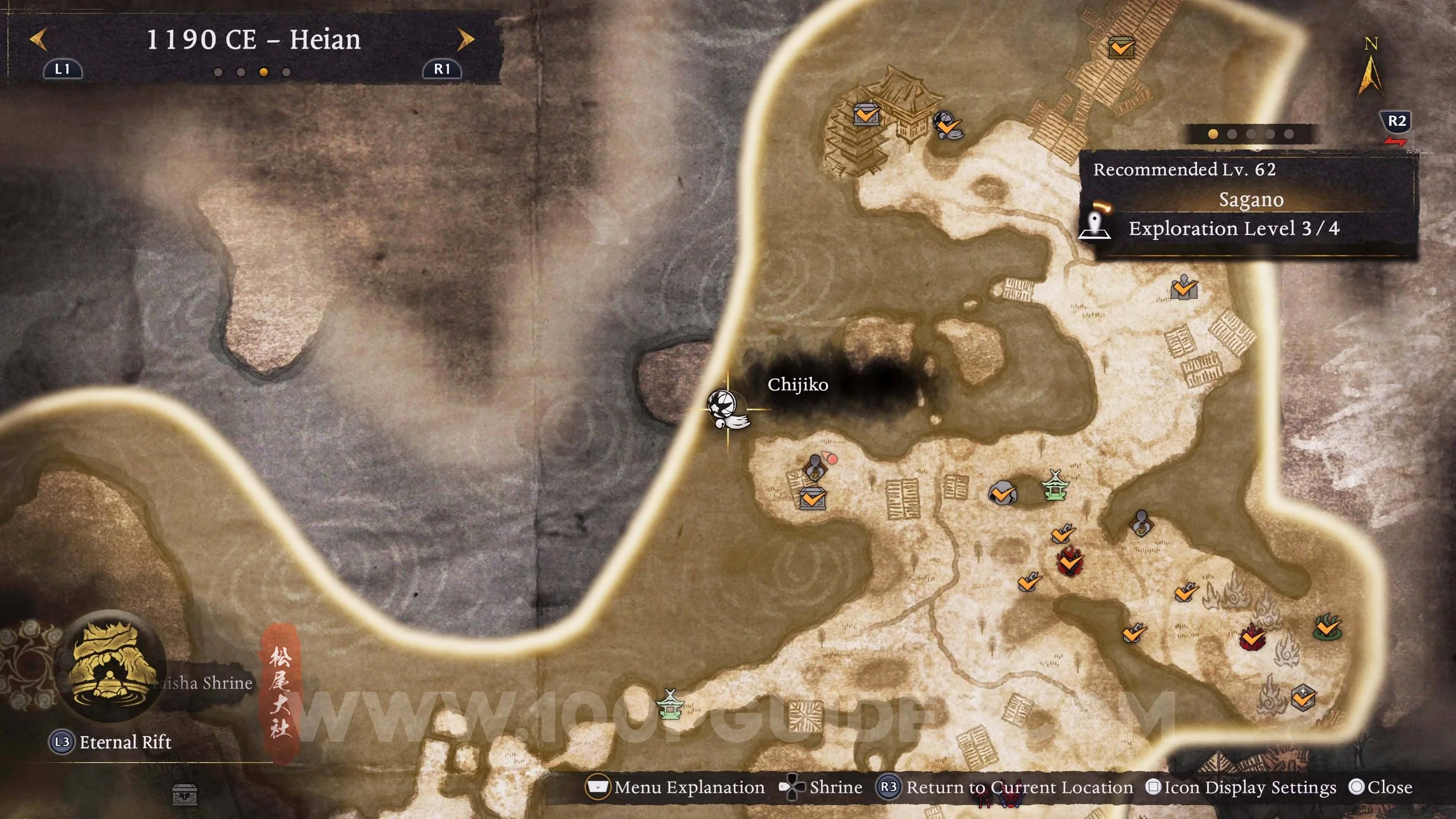1456x819 pixels.
Task: Close the map screen
Action: [1380, 788]
